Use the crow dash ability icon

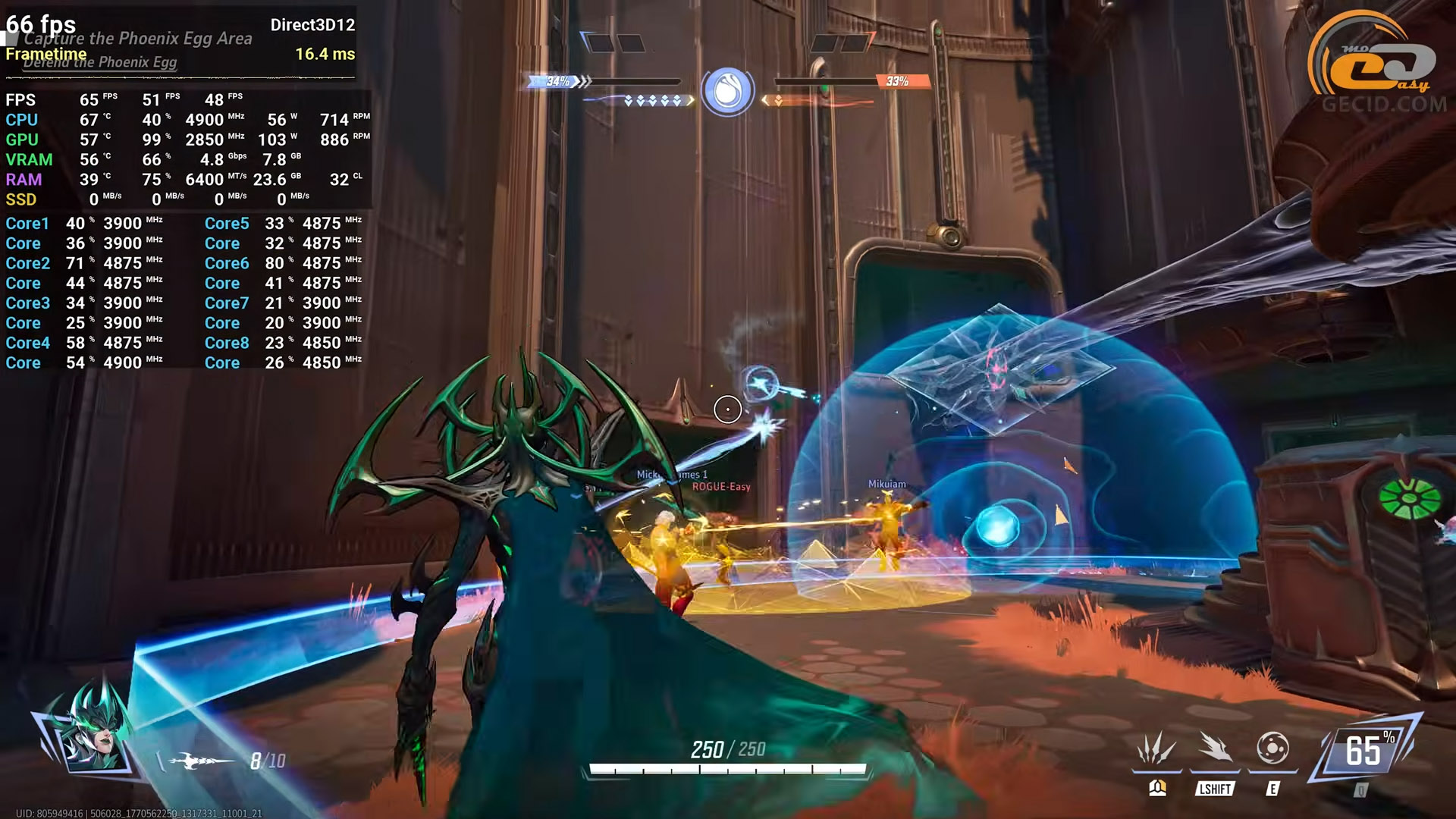tap(1215, 749)
